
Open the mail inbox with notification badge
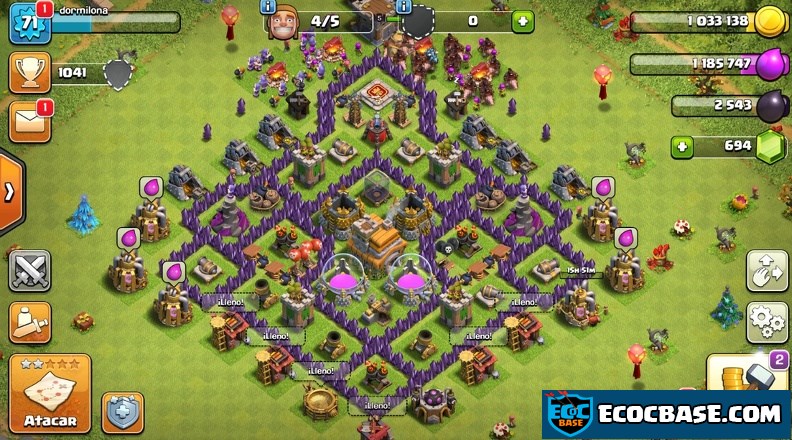(29, 121)
